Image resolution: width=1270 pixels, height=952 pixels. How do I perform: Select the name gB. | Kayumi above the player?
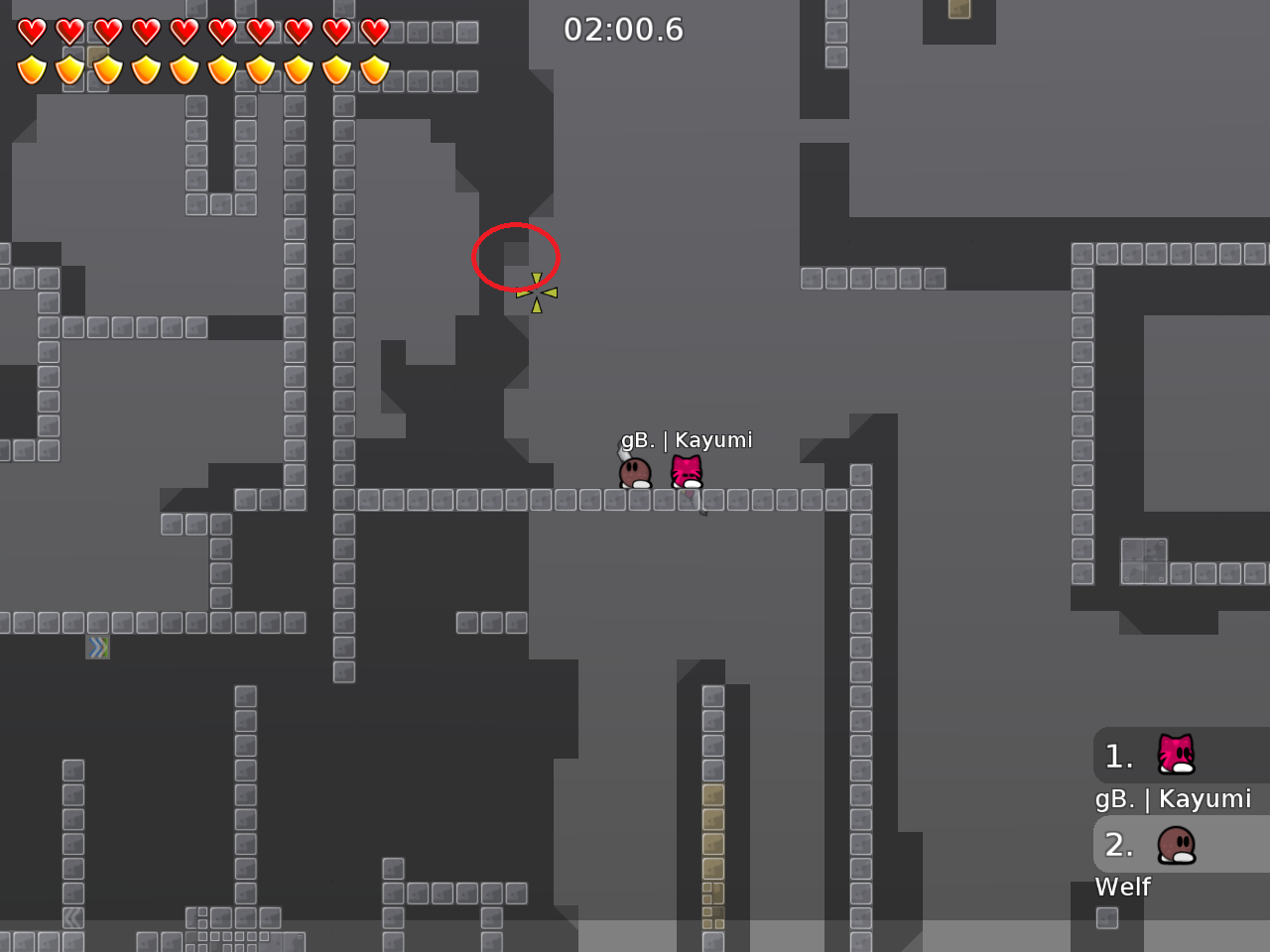click(688, 439)
